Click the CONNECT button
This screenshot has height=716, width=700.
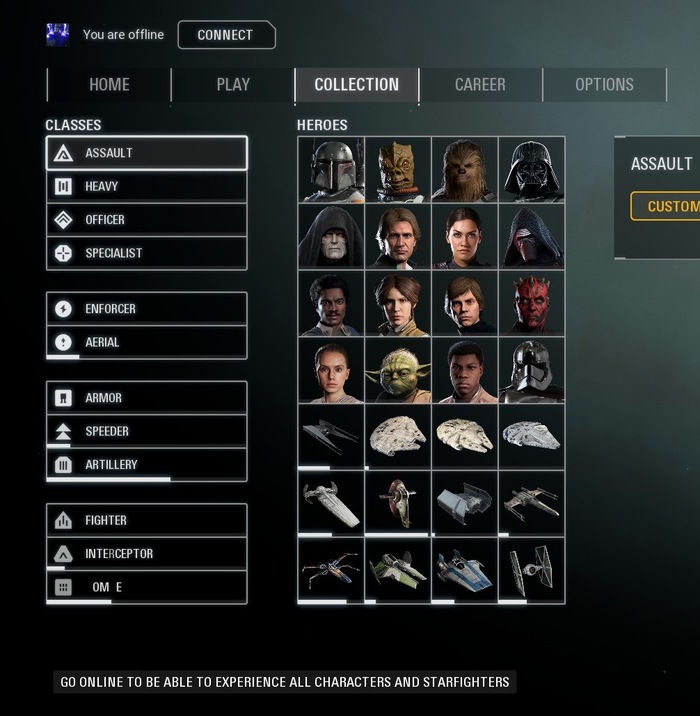point(225,35)
